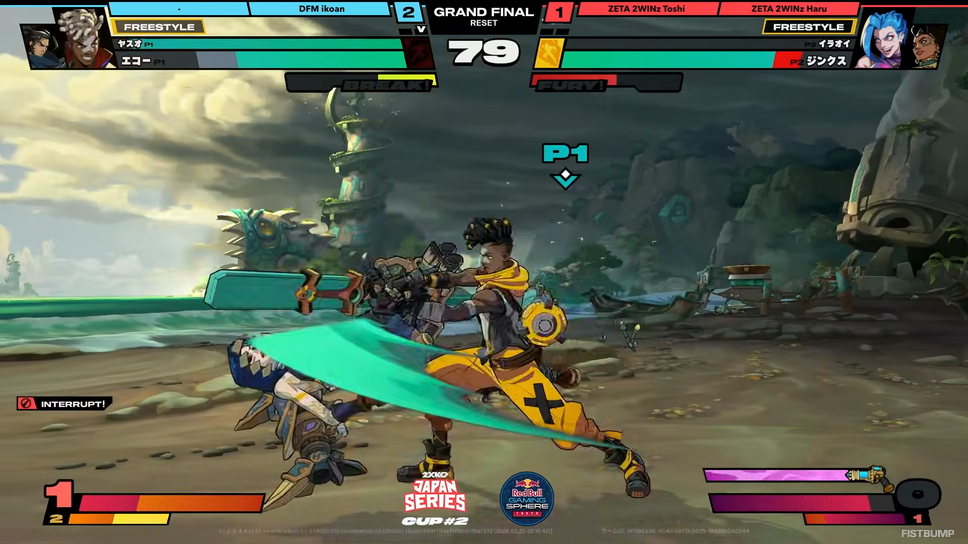
Task: Select the left team's FREESTYLE fuse label
Action: (160, 27)
